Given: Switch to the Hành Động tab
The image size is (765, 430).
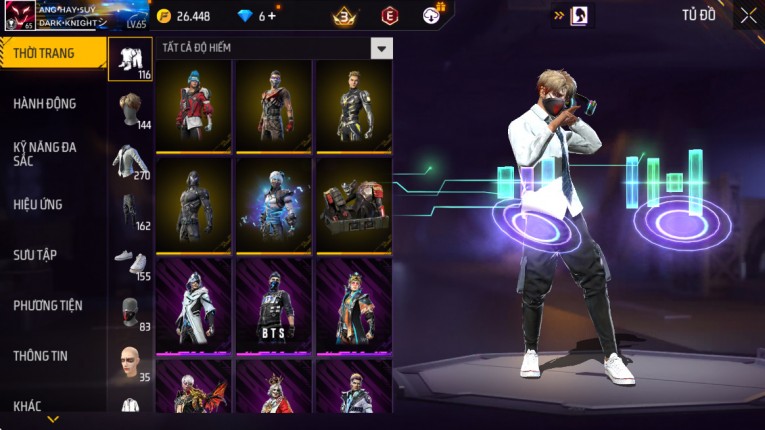Looking at the screenshot, I should [45, 103].
